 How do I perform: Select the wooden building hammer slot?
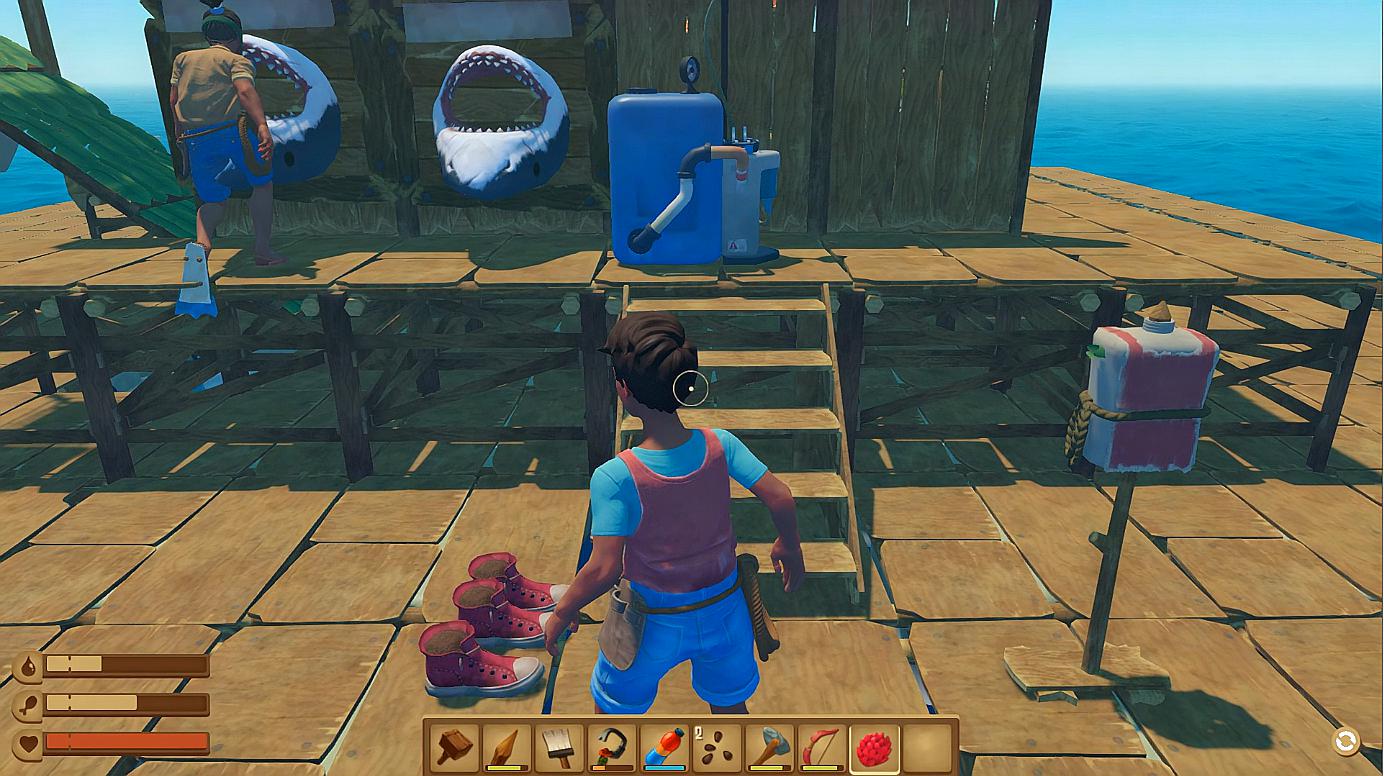tap(453, 747)
